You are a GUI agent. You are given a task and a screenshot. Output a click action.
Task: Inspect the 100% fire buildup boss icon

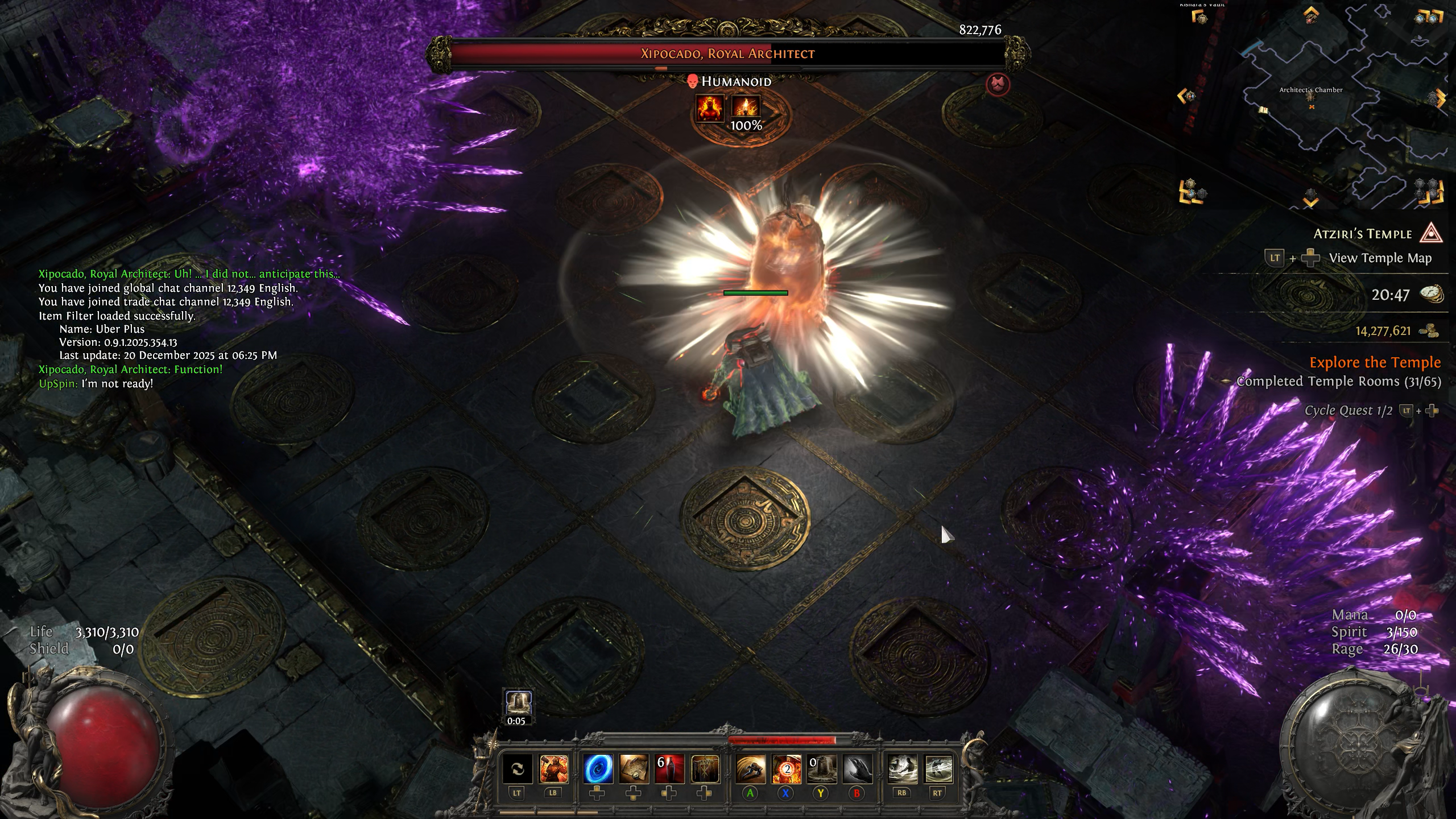746,108
